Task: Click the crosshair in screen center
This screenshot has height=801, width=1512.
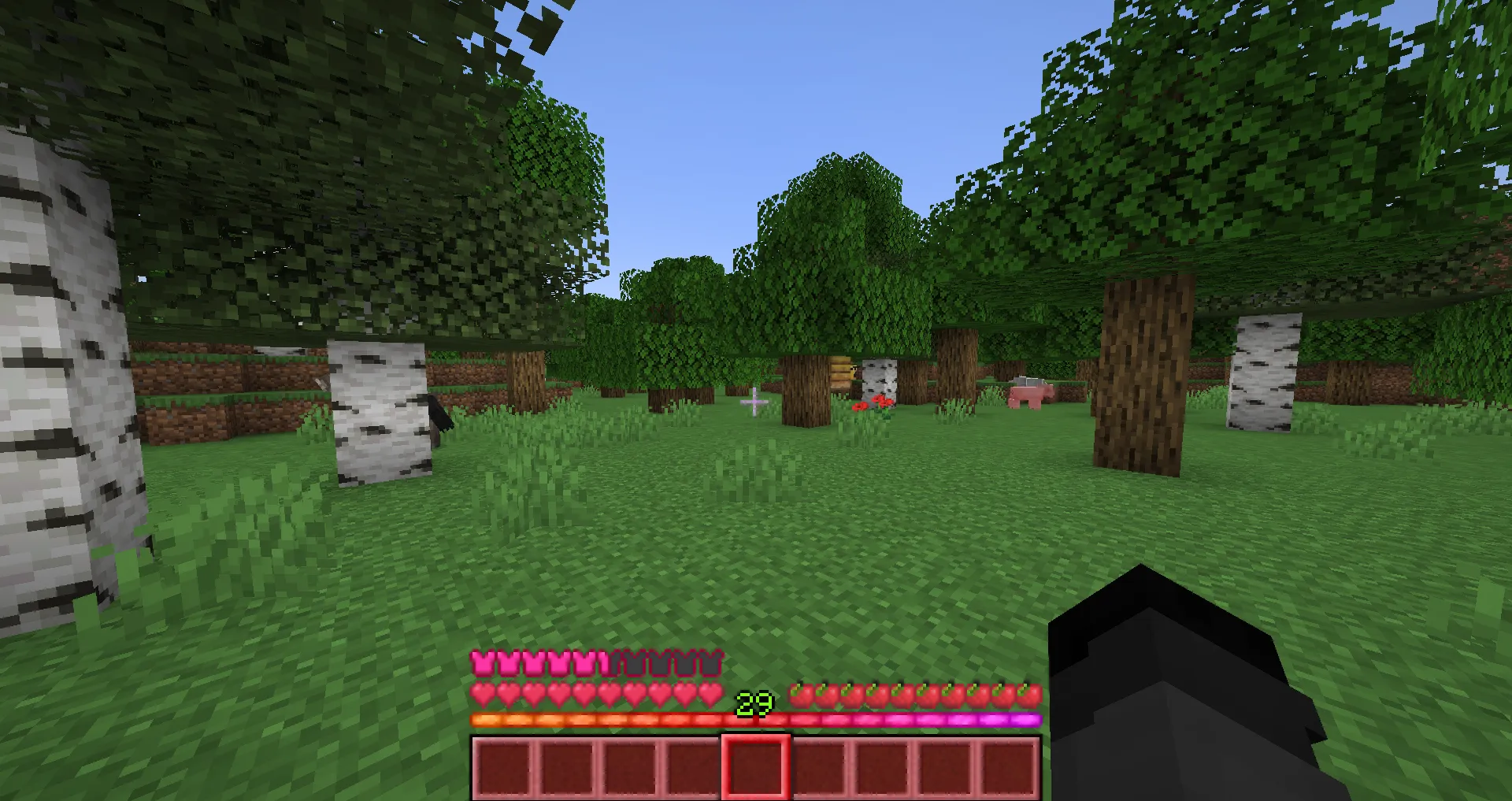Action: click(x=754, y=401)
